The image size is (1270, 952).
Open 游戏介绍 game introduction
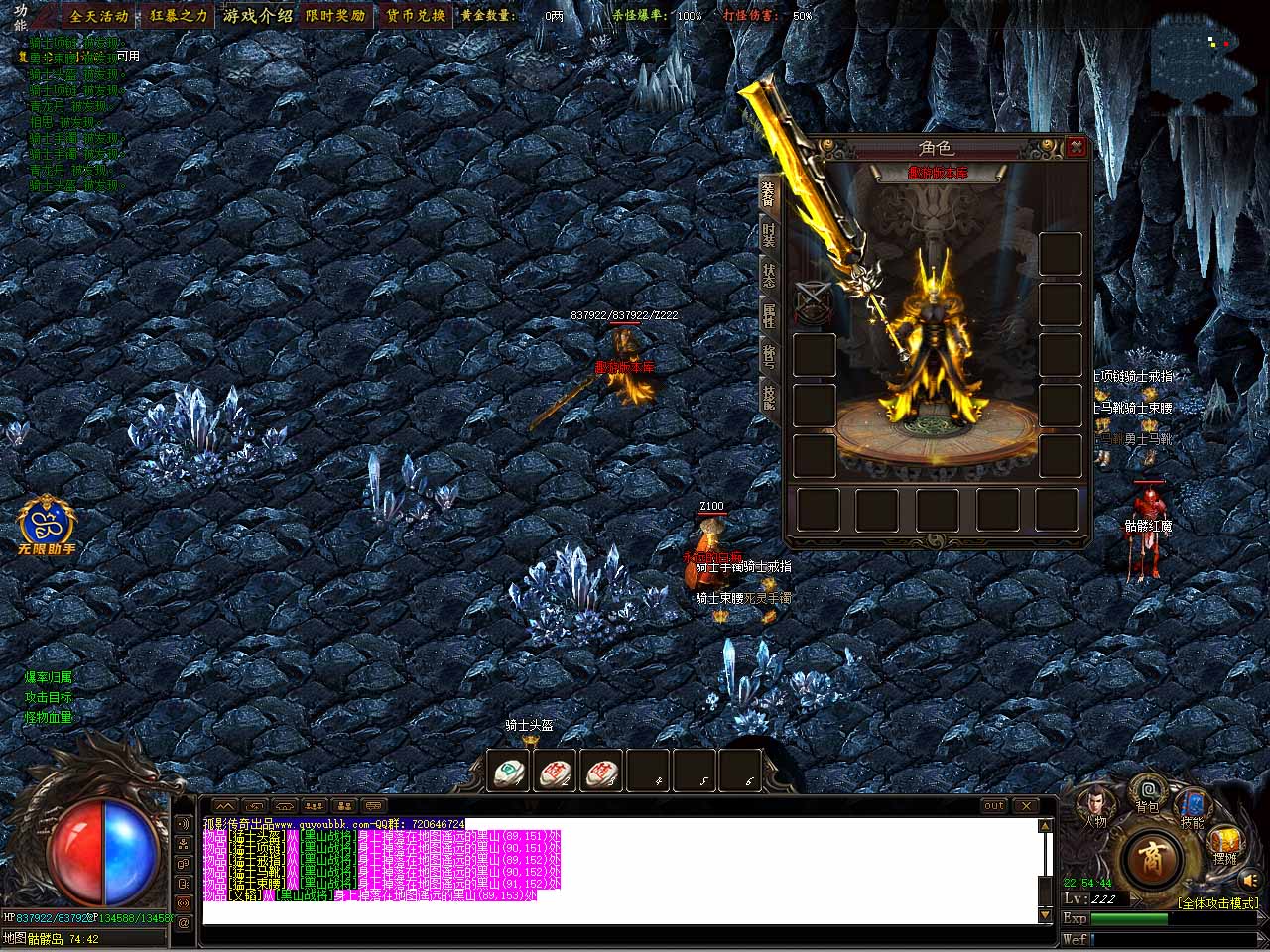click(258, 16)
